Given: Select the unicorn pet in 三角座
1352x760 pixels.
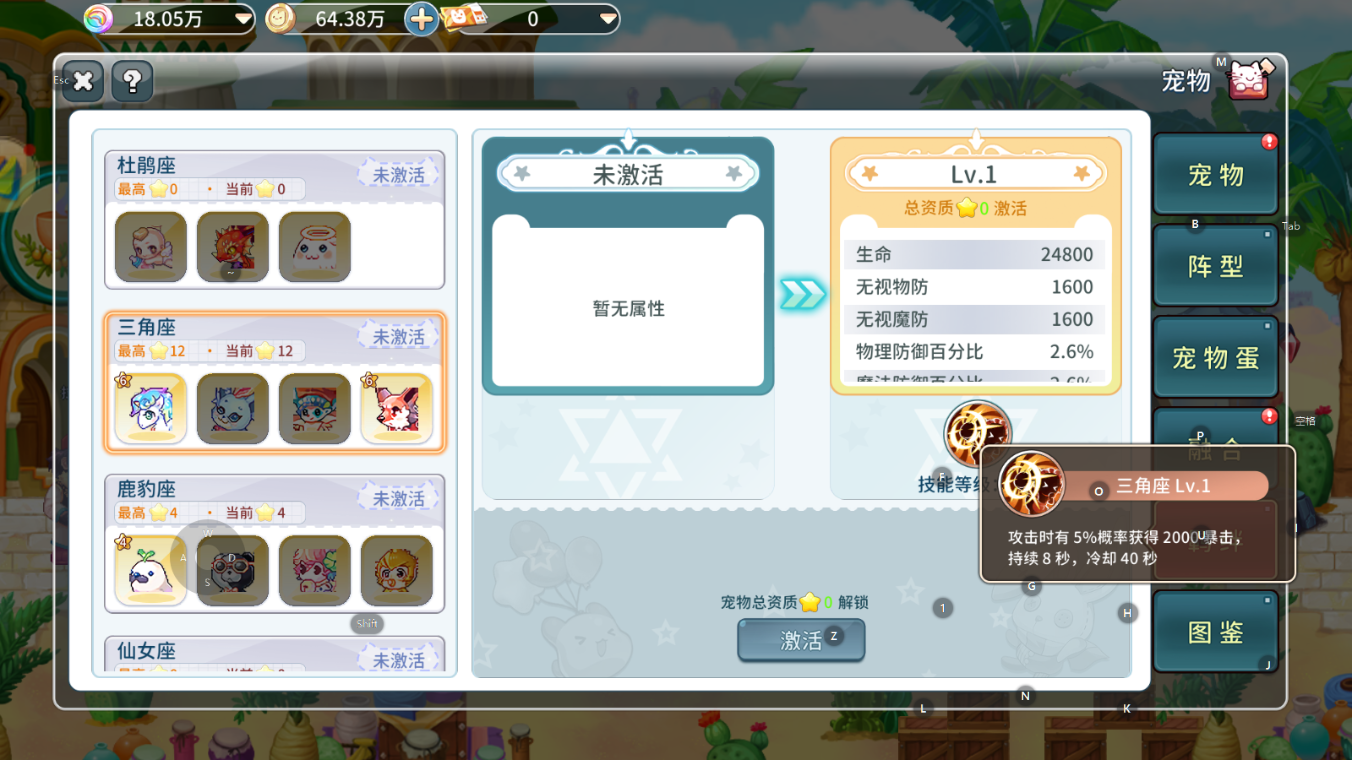Looking at the screenshot, I should click(x=150, y=408).
